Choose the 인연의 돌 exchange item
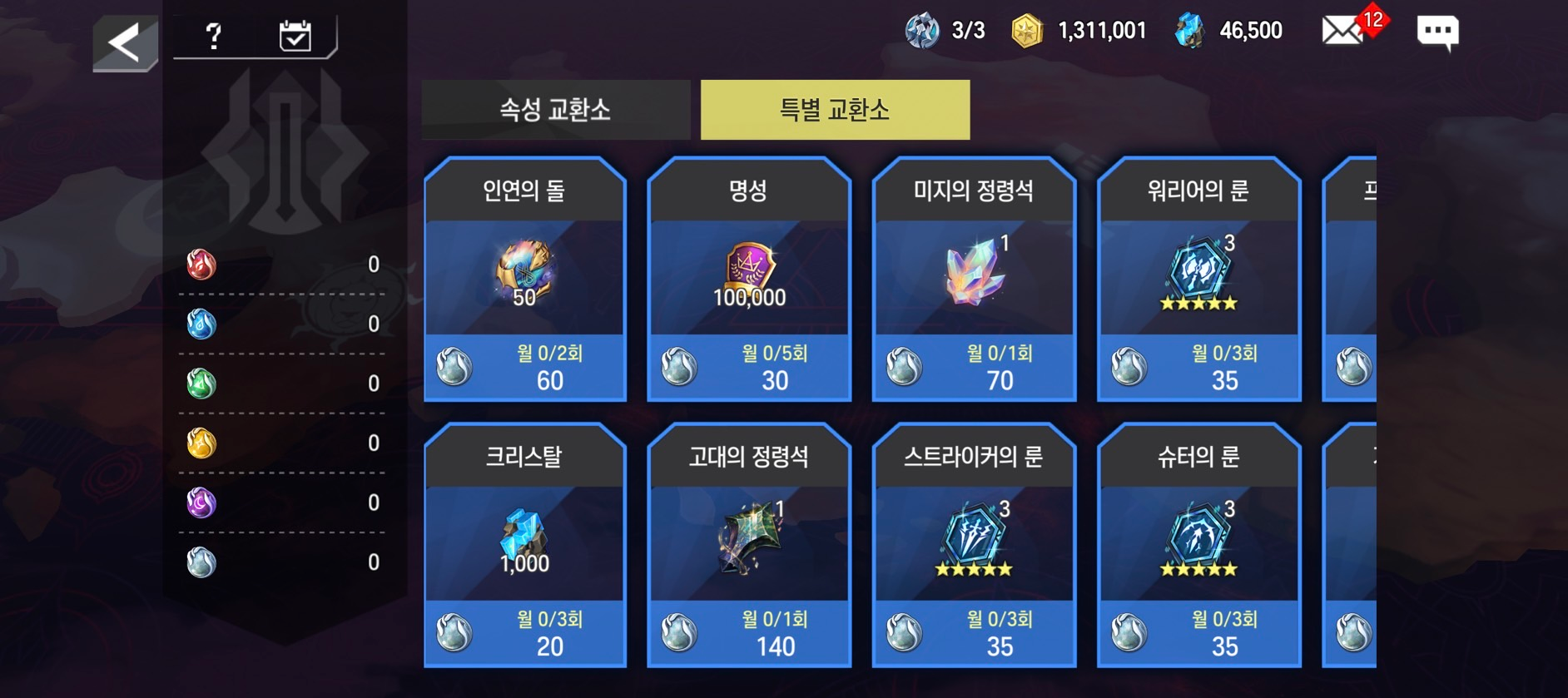The width and height of the screenshot is (1568, 698). pos(524,280)
